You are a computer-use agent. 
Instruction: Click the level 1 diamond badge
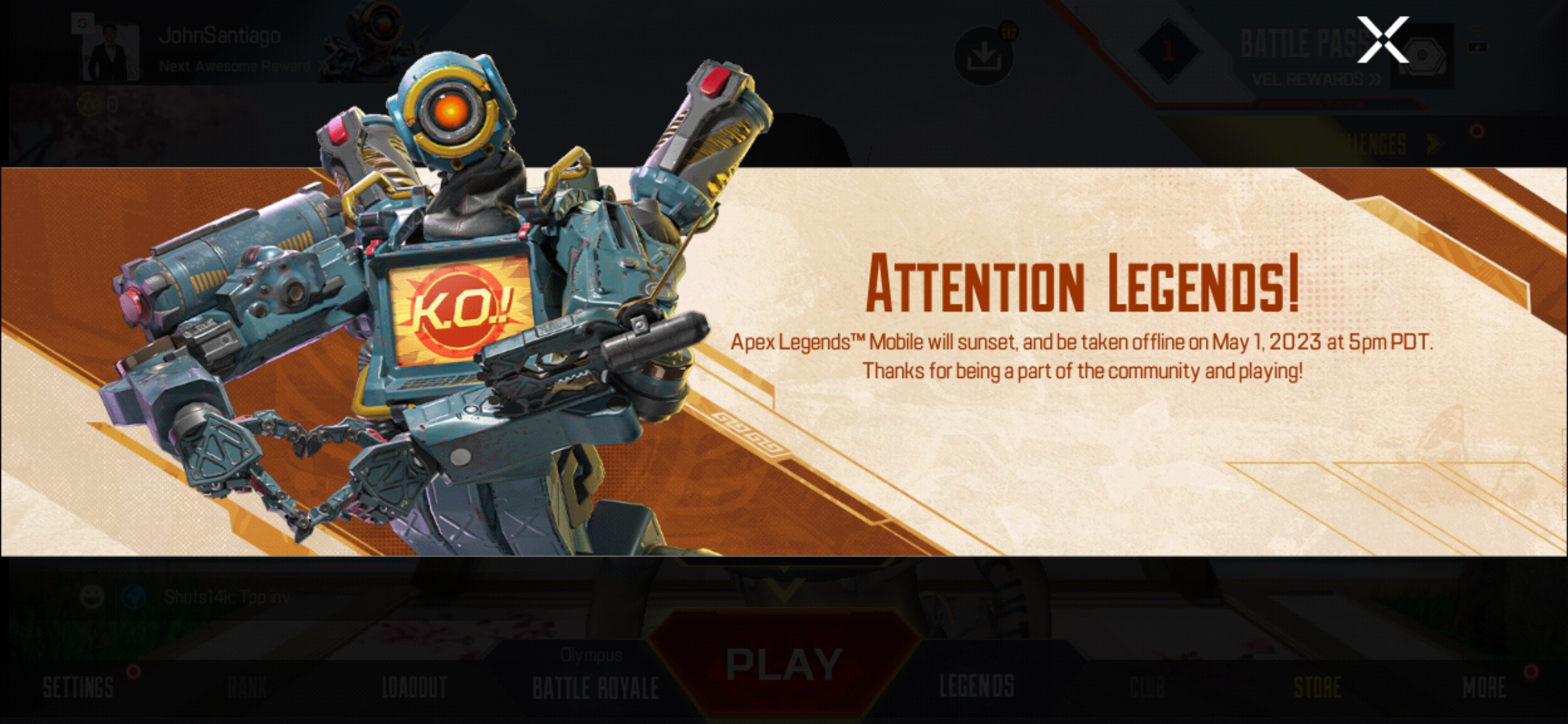coord(1168,52)
